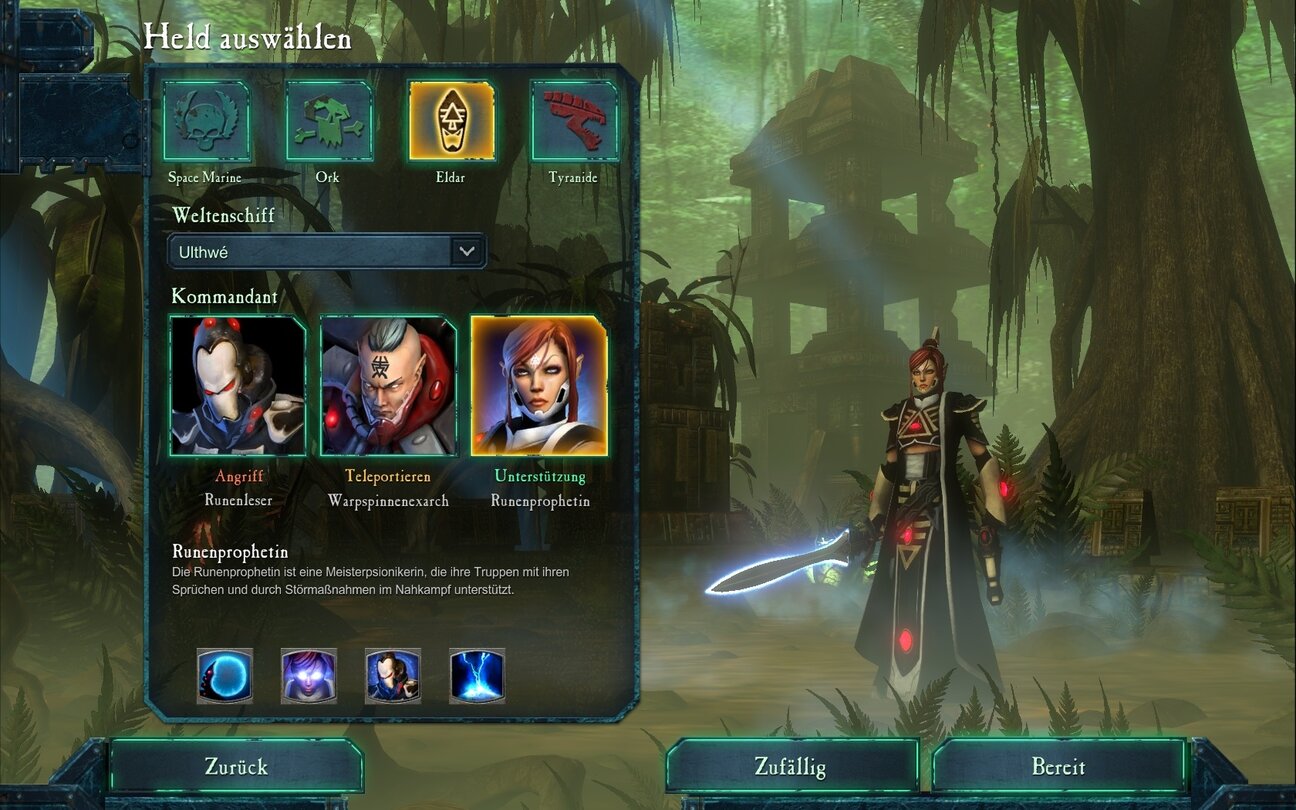The image size is (1296, 810).
Task: Select the Warpspinnenexarch commander portrait
Action: 388,386
